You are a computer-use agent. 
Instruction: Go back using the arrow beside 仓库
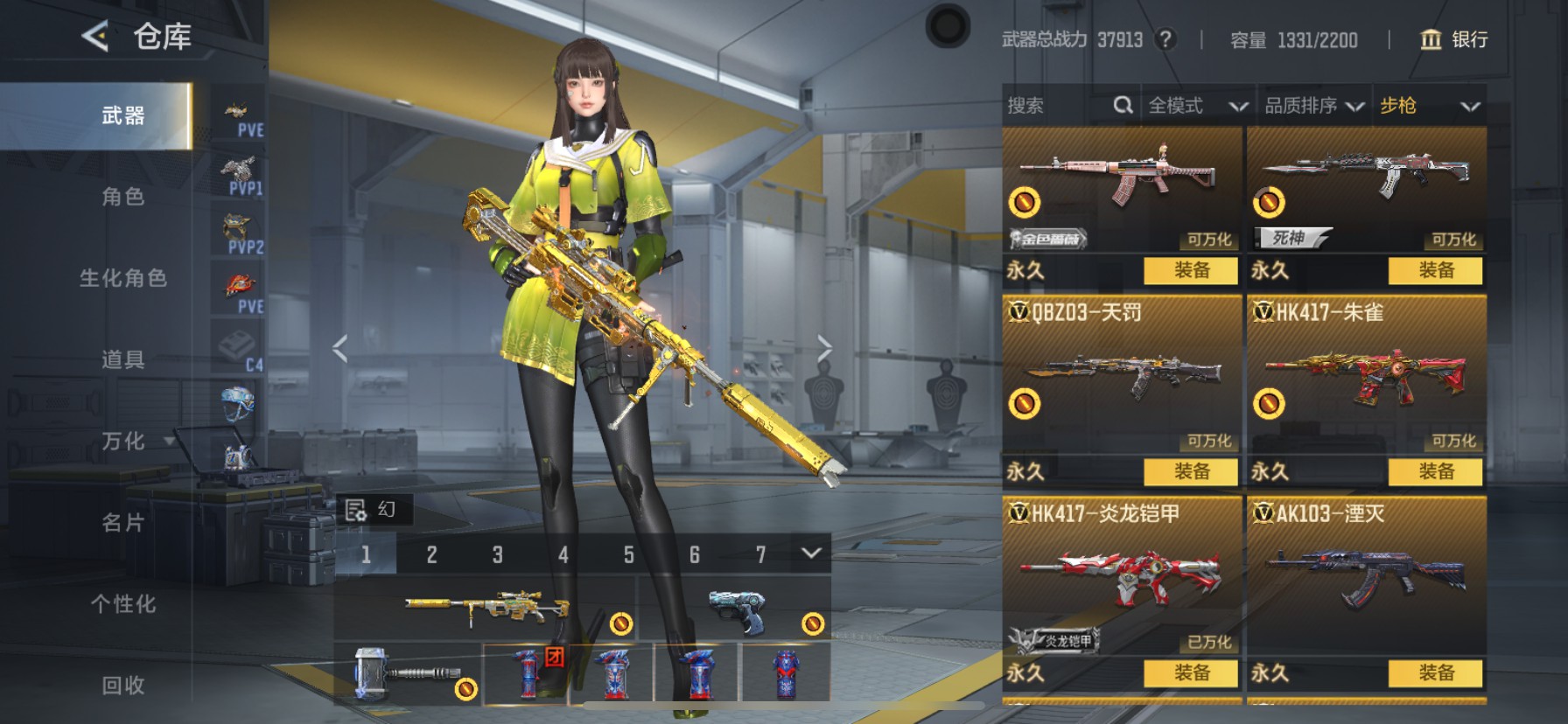coord(94,37)
